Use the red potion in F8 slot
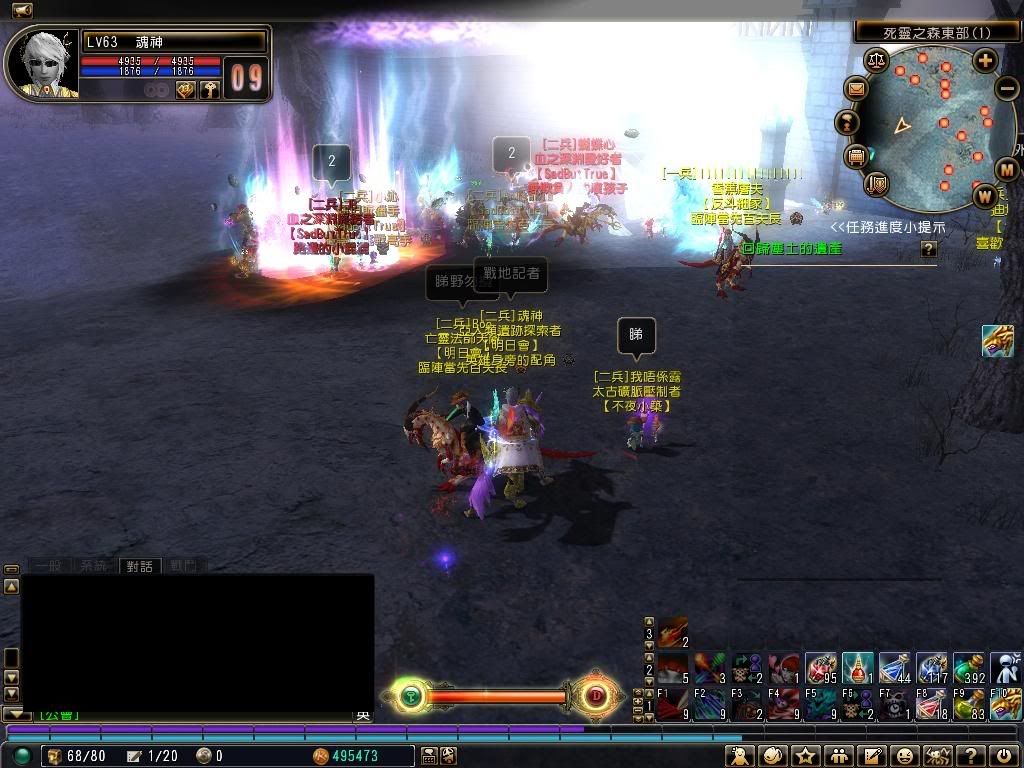 [x=932, y=703]
